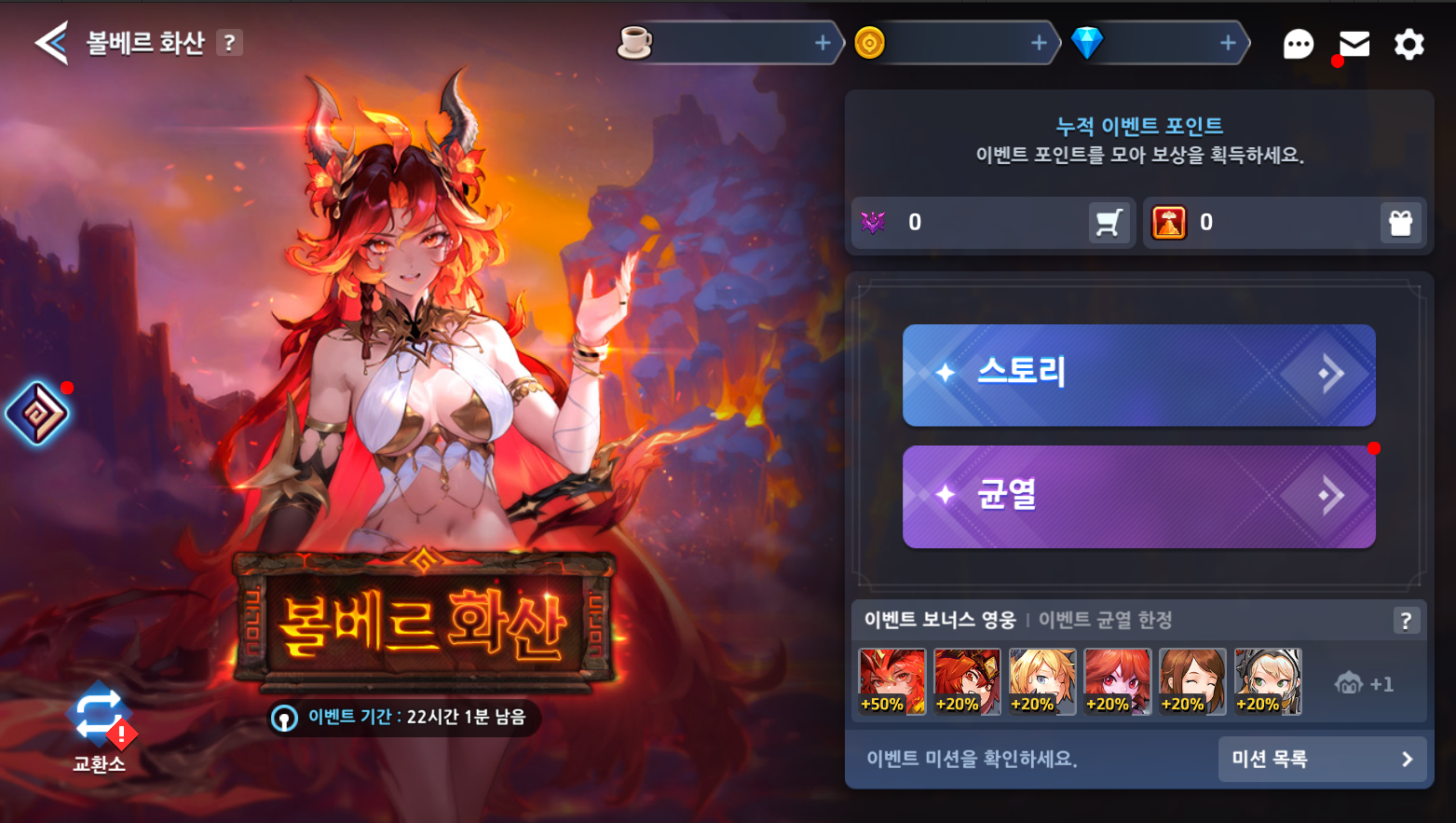The height and width of the screenshot is (823, 1456).
Task: Add gold coins with plus button
Action: pos(1039,43)
